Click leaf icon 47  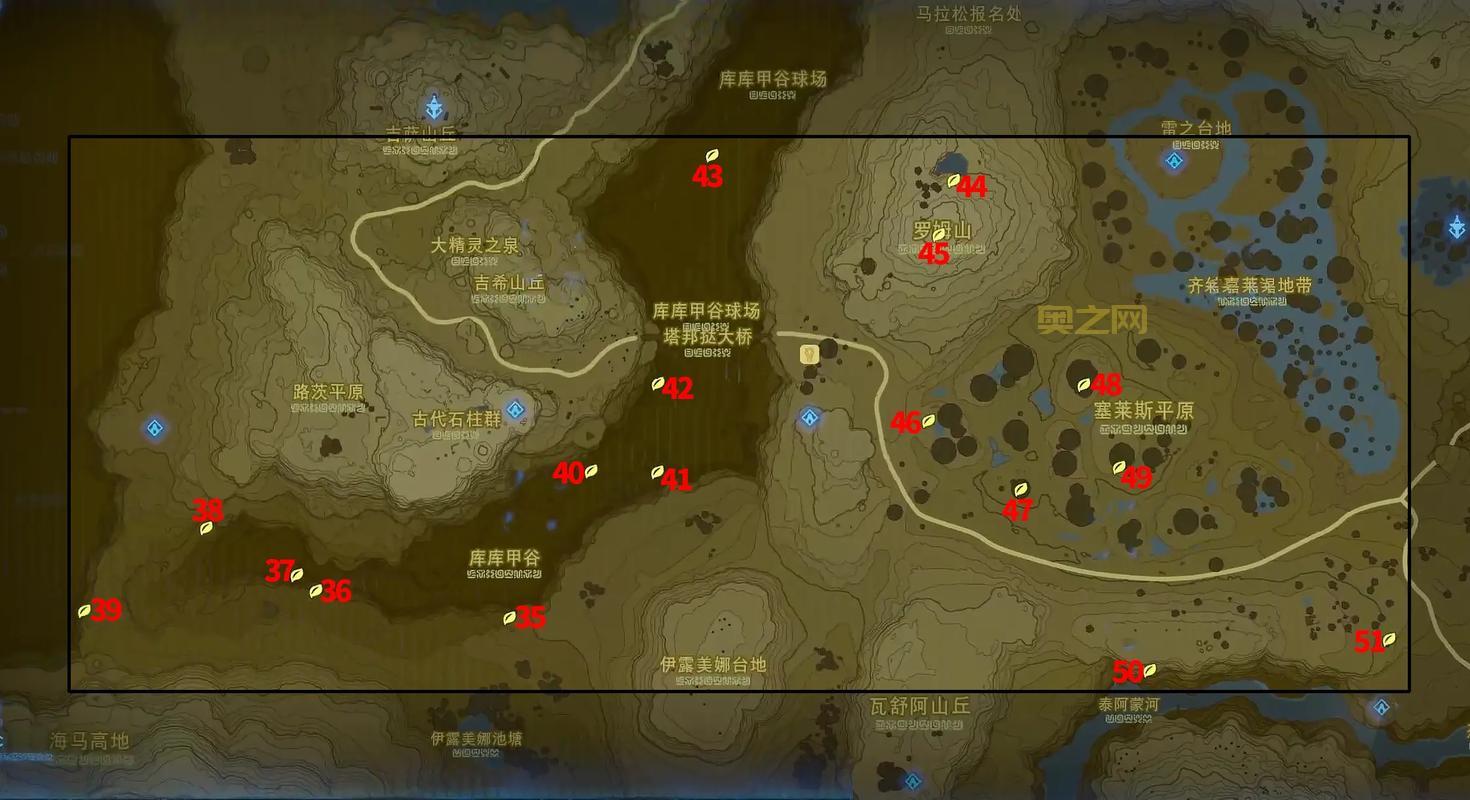pos(1019,490)
